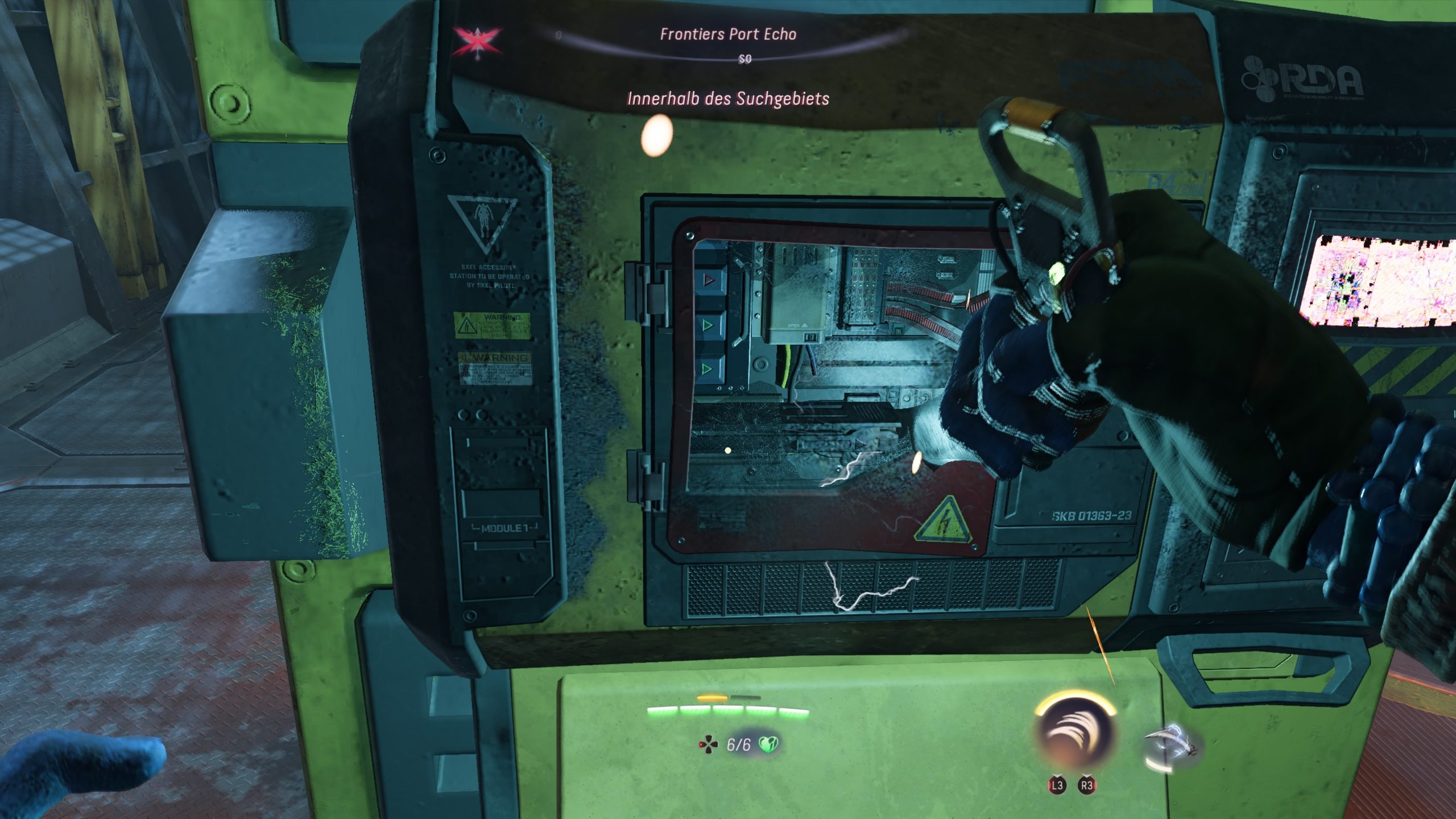This screenshot has width=1456, height=819.
Task: Activate the claw swipe ability icon
Action: pyautogui.click(x=1074, y=733)
